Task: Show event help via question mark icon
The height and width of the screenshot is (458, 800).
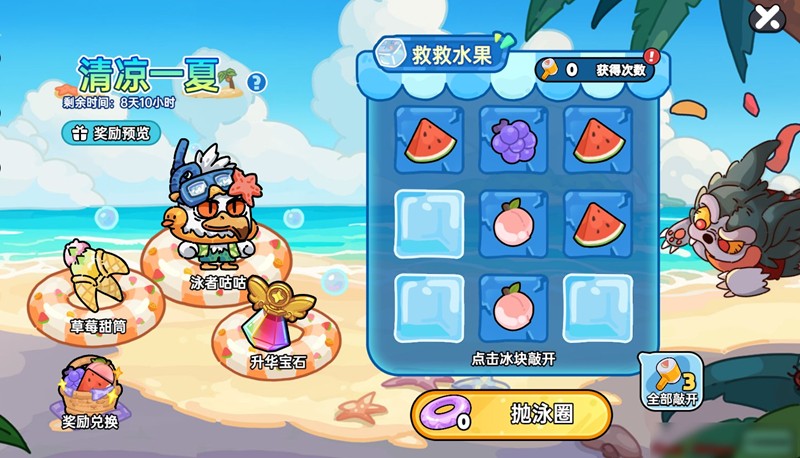Action: (x=257, y=82)
